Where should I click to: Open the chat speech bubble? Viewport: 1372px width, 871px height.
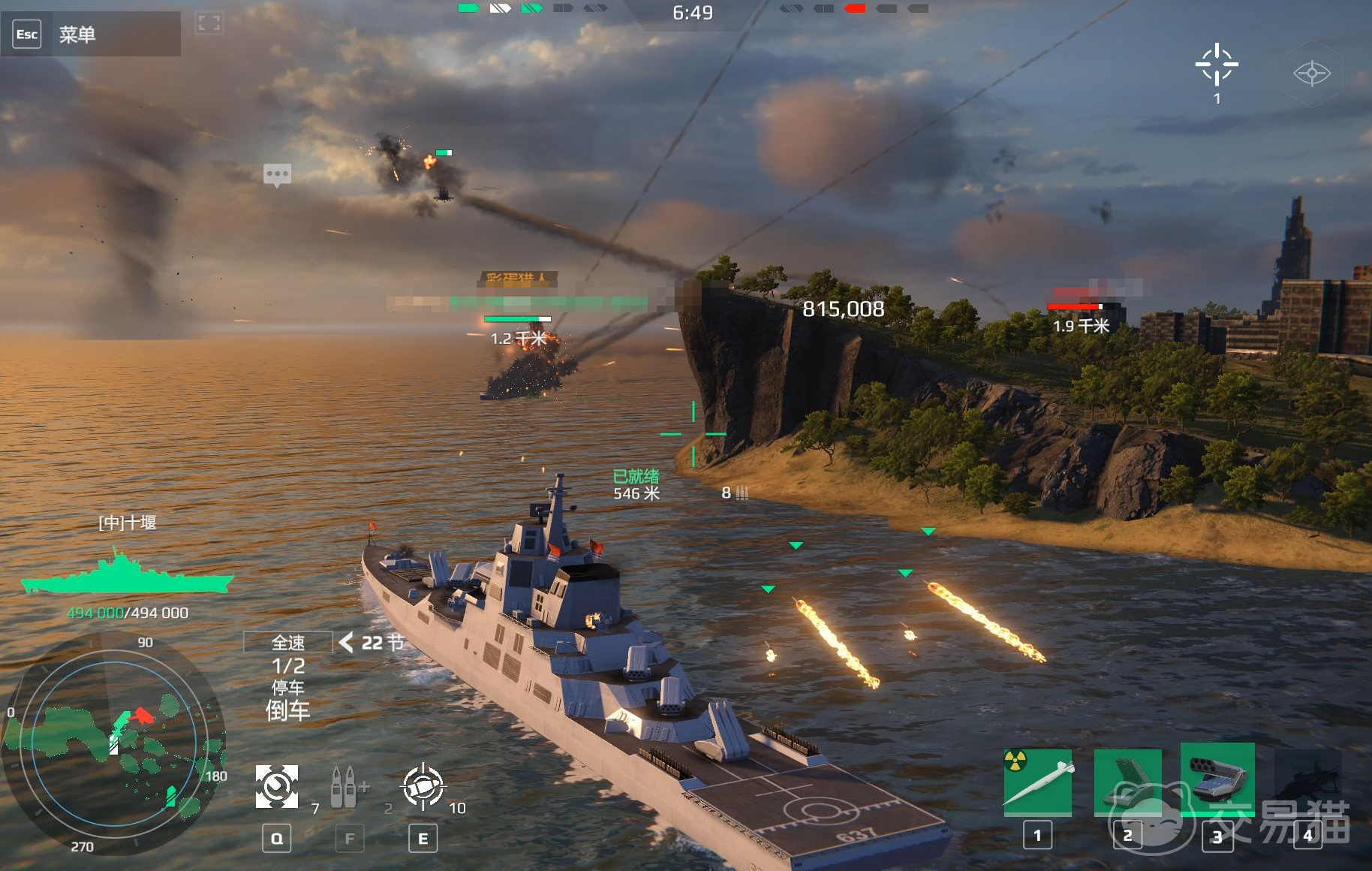(277, 175)
